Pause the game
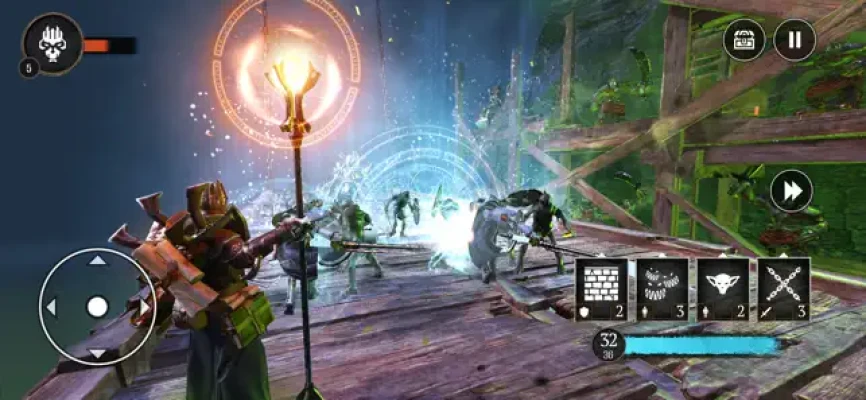Screen dimensions: 866x400 [795, 41]
